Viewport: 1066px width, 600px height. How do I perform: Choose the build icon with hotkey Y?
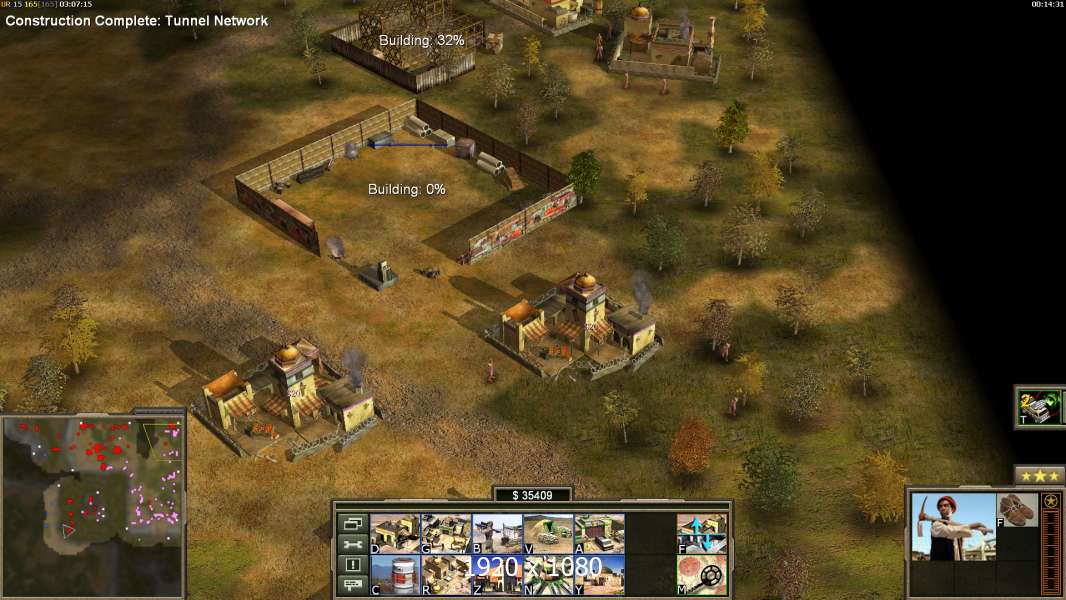(x=599, y=575)
